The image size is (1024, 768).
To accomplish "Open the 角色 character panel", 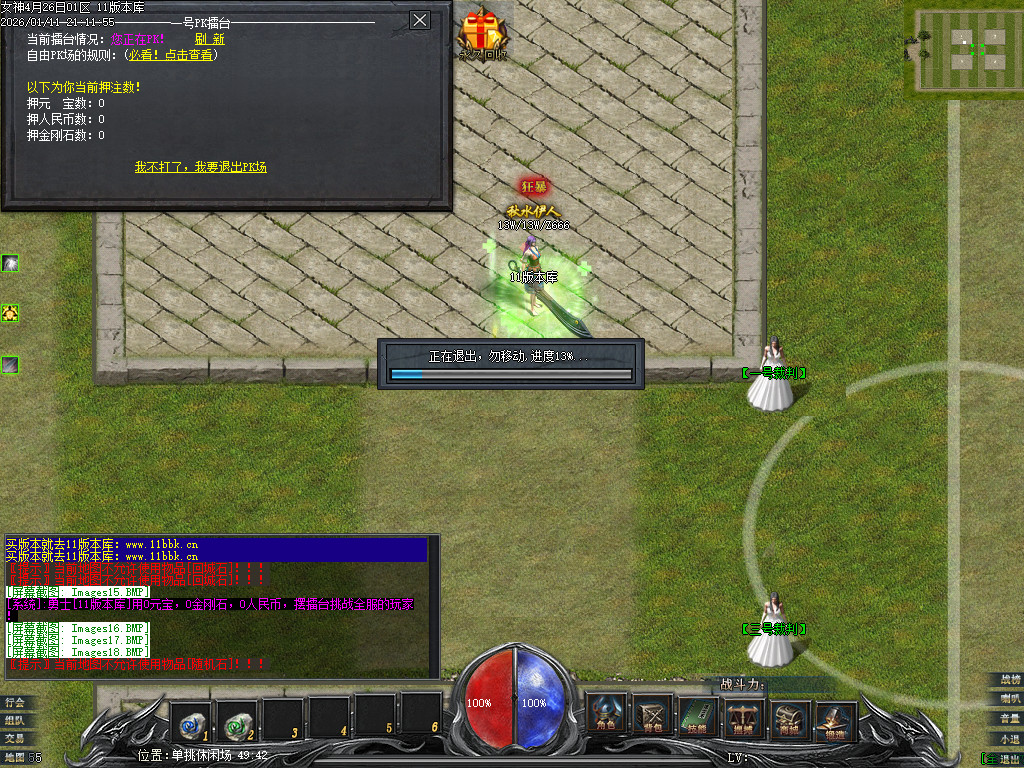I will pyautogui.click(x=606, y=714).
